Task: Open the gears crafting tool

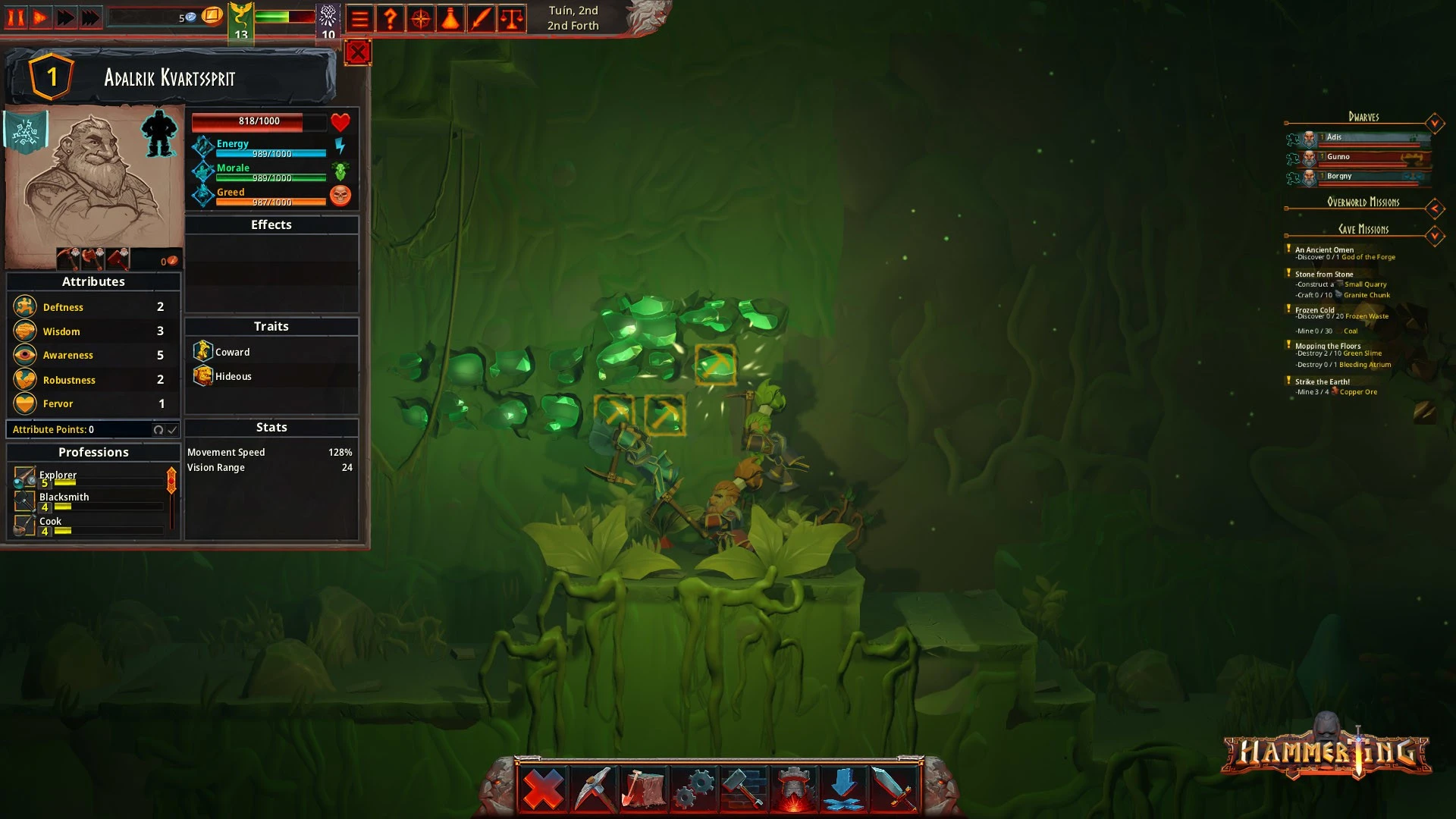Action: click(694, 789)
